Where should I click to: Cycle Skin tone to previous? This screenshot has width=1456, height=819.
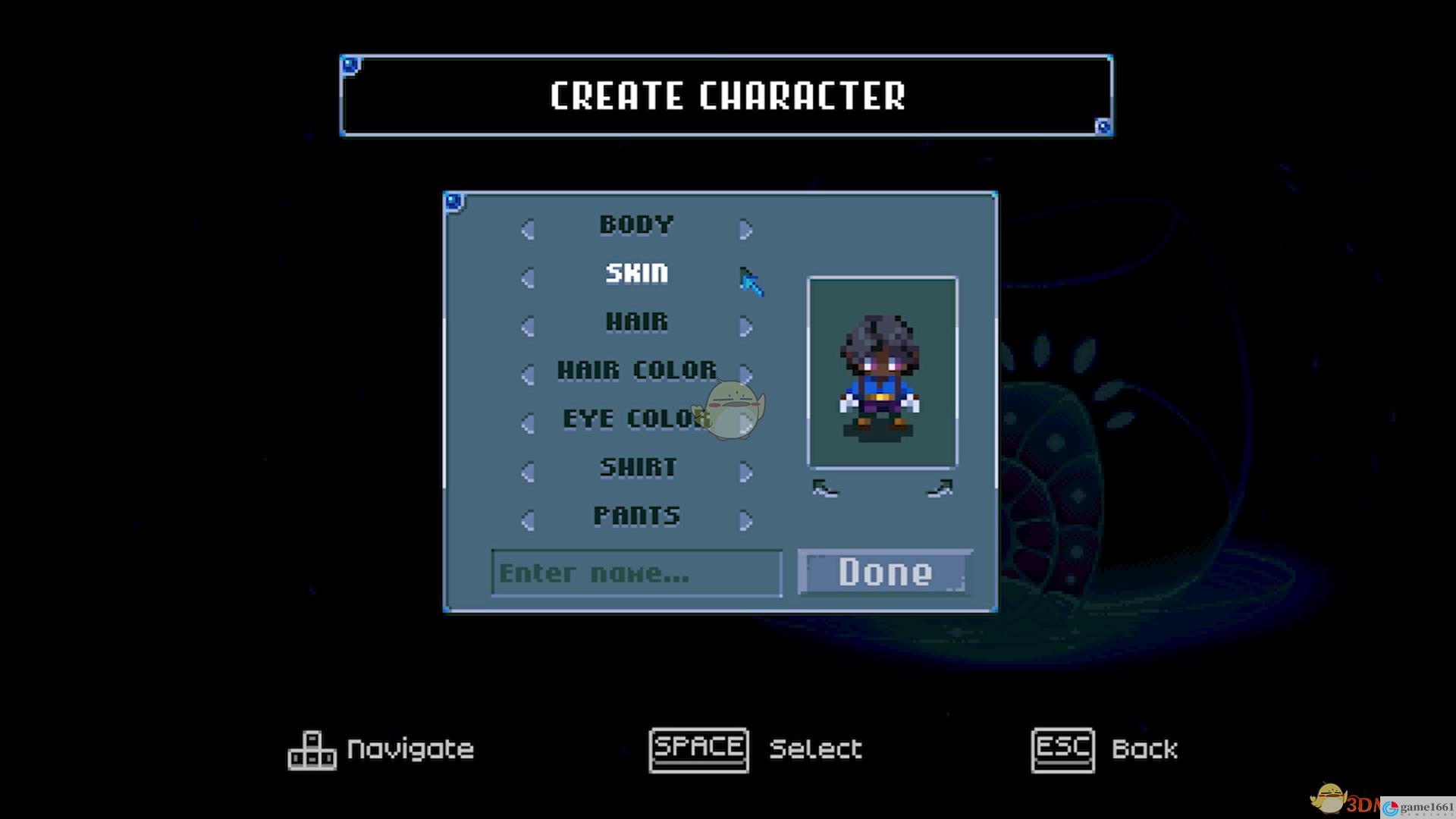click(528, 278)
